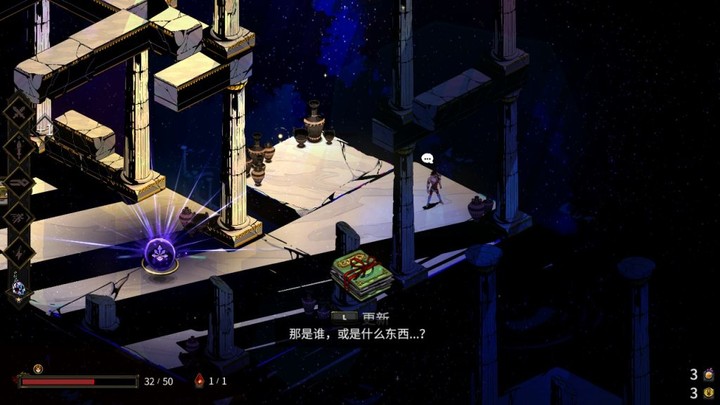Select the lightning bolt call boon slot
Viewport: 720px width, 405px height.
click(20, 250)
